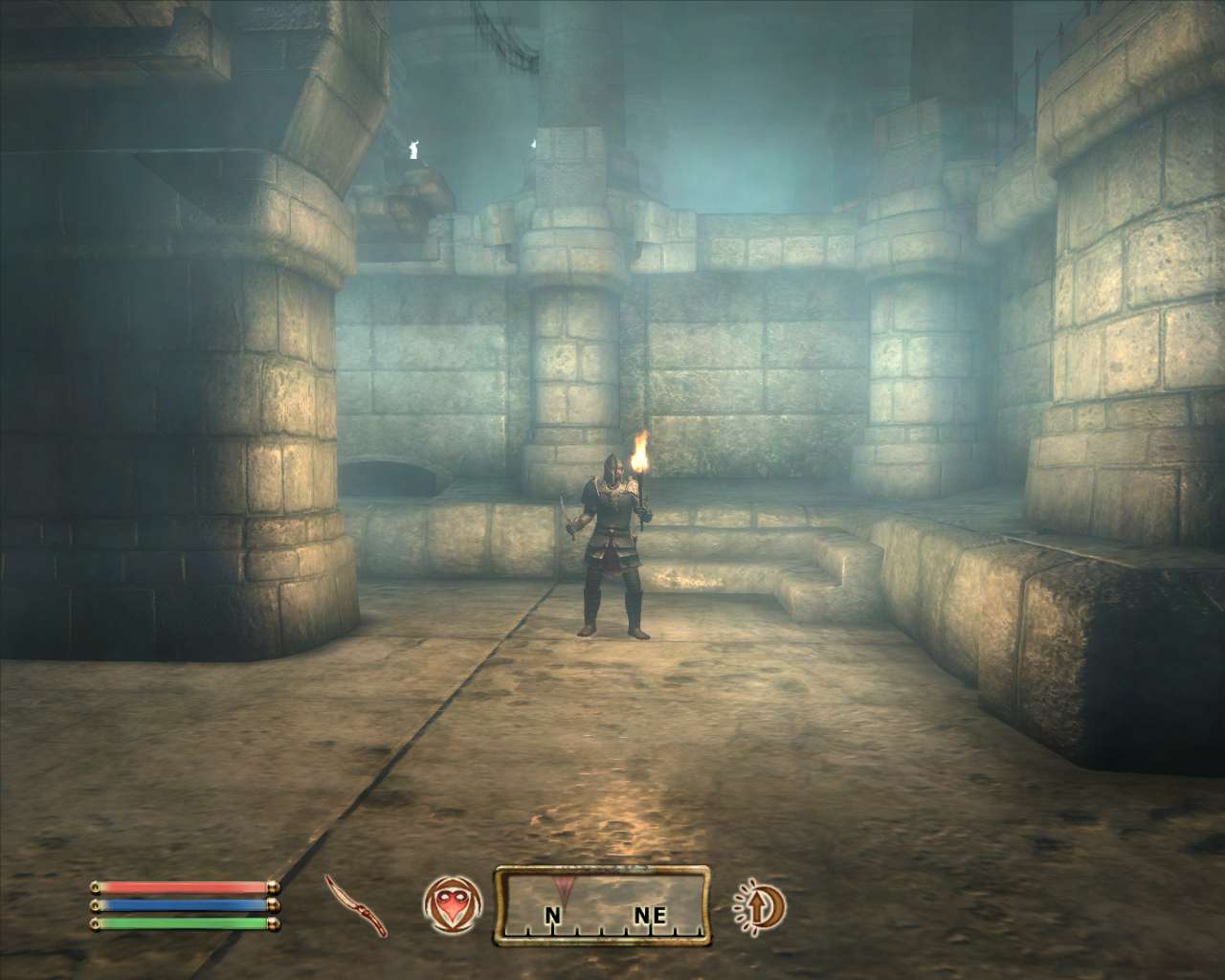Select the active effect icon with arrow
The height and width of the screenshot is (980, 1225).
click(x=759, y=905)
